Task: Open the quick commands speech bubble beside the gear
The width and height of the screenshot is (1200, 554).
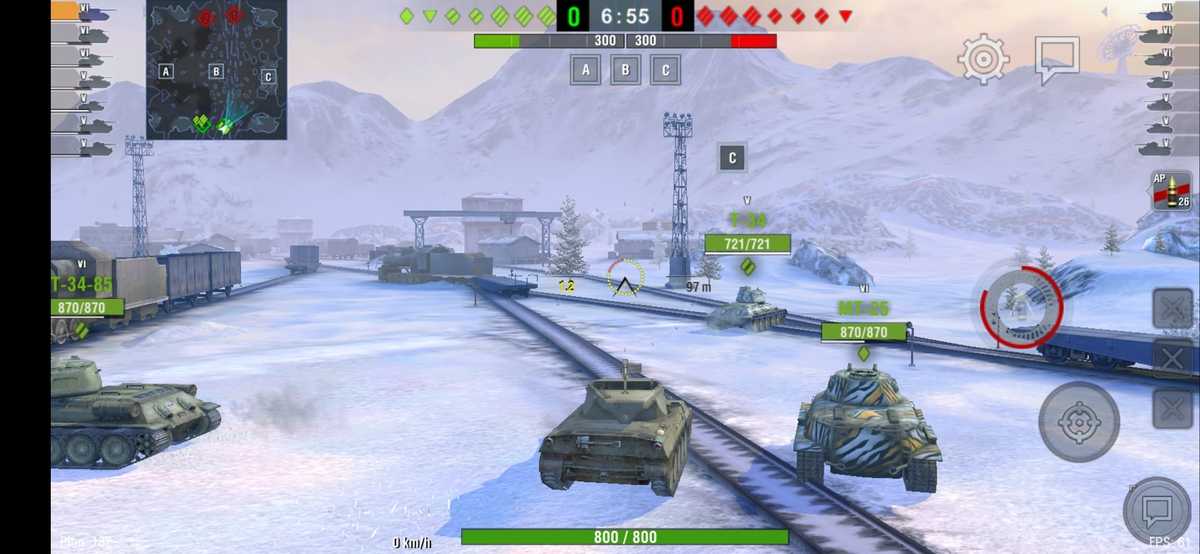Action: pyautogui.click(x=1056, y=59)
